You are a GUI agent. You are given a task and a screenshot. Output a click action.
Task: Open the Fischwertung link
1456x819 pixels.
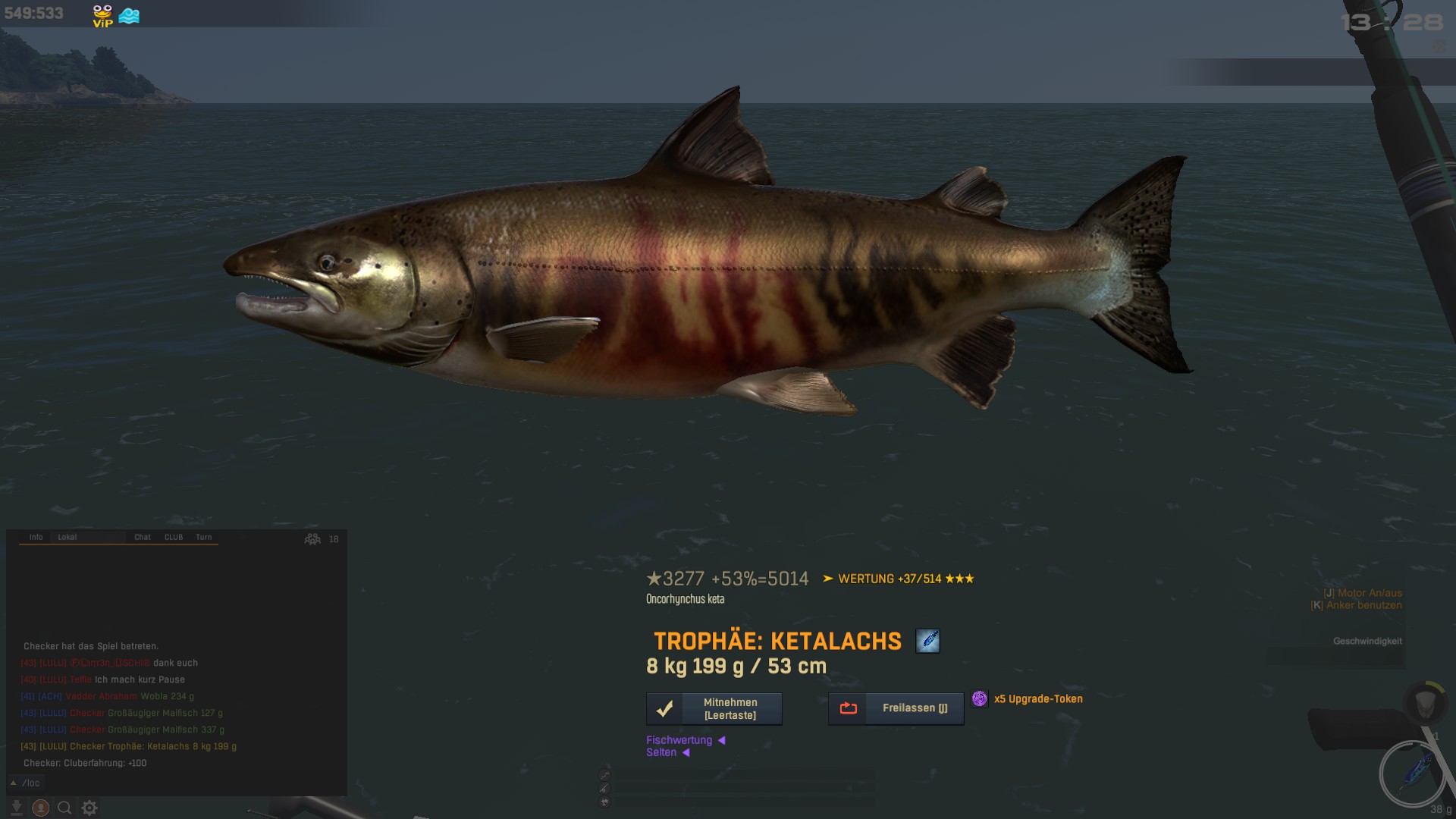point(679,740)
